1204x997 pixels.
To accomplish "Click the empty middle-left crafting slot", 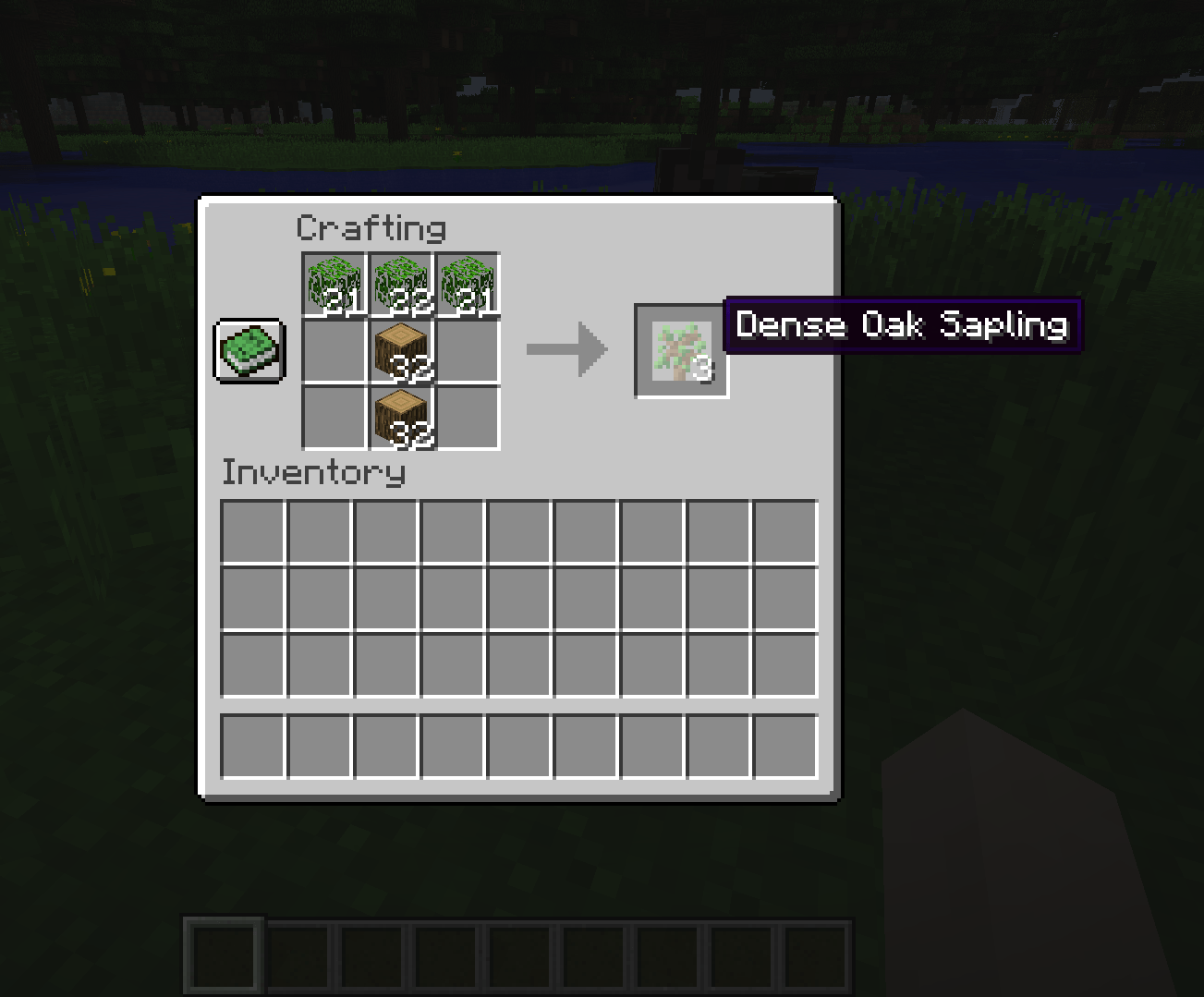I will tap(334, 349).
